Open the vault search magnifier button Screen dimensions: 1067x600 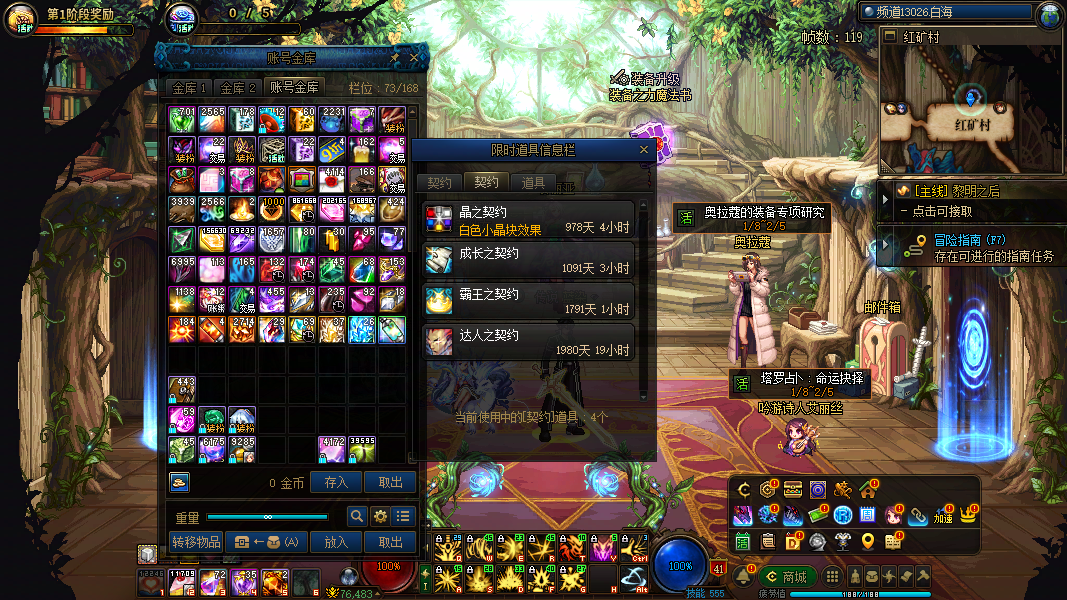(356, 516)
